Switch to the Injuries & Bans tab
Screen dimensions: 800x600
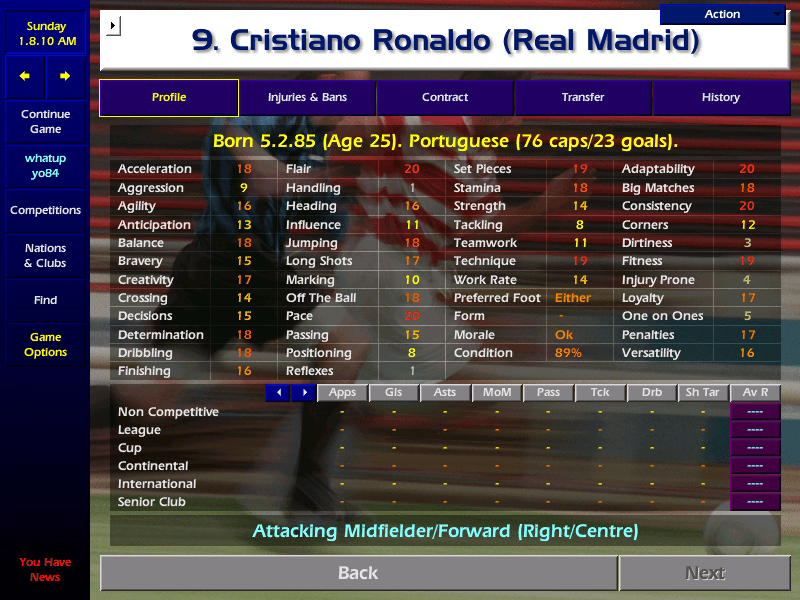coord(307,98)
